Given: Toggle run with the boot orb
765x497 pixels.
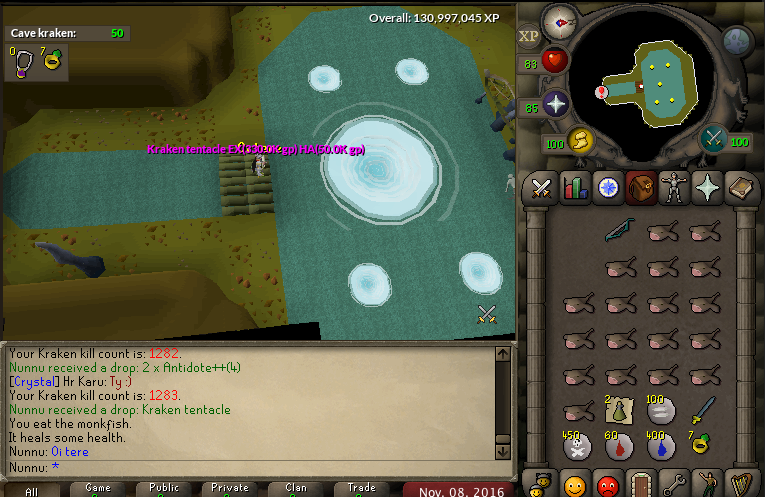Looking at the screenshot, I should point(580,139).
